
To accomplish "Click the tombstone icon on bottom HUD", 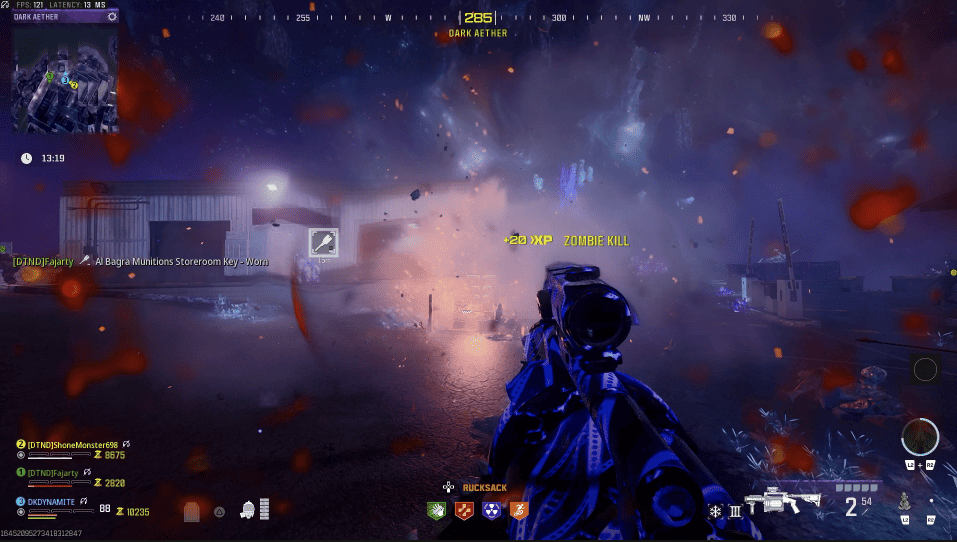I will pyautogui.click(x=192, y=511).
